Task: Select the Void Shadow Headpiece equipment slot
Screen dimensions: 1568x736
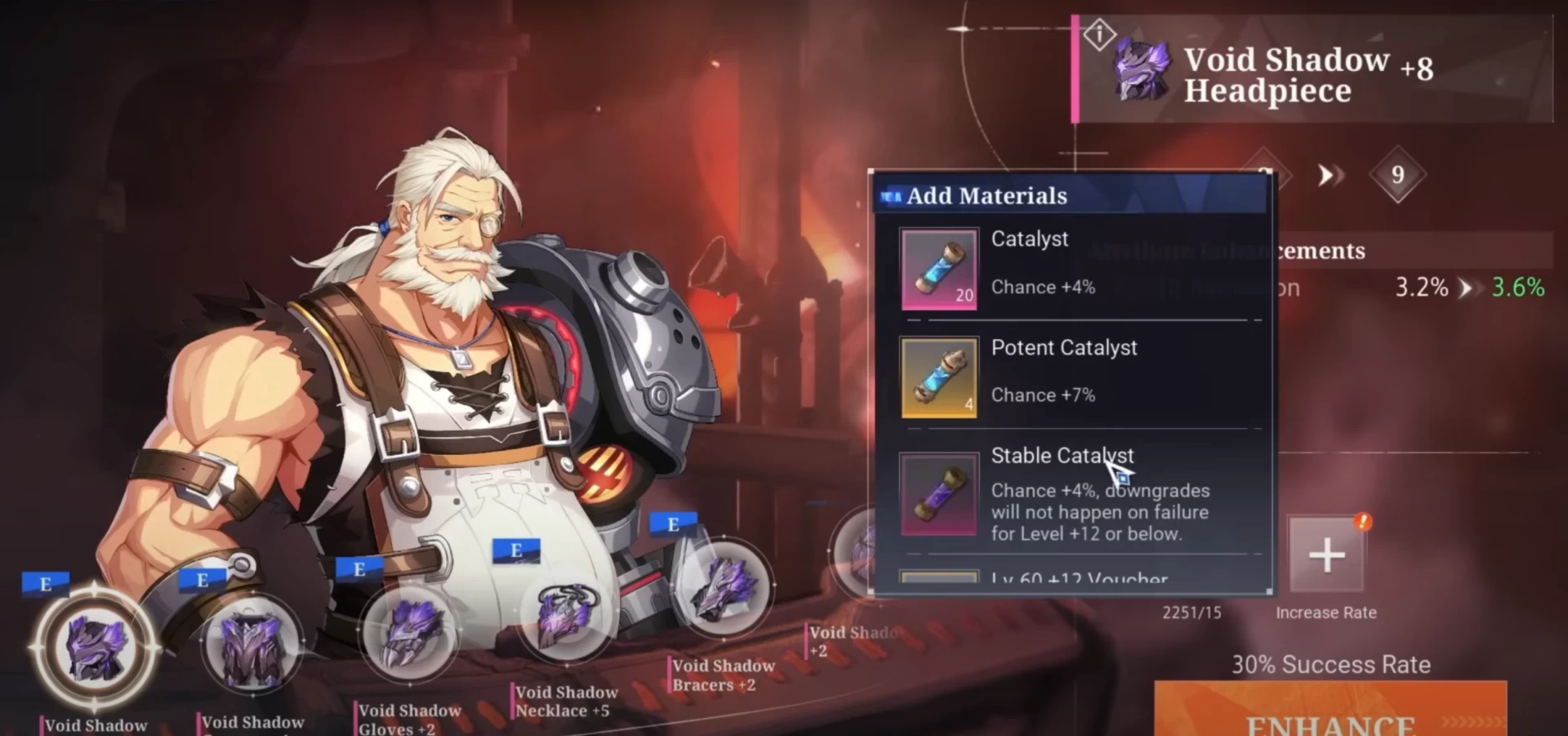Action: tap(96, 648)
